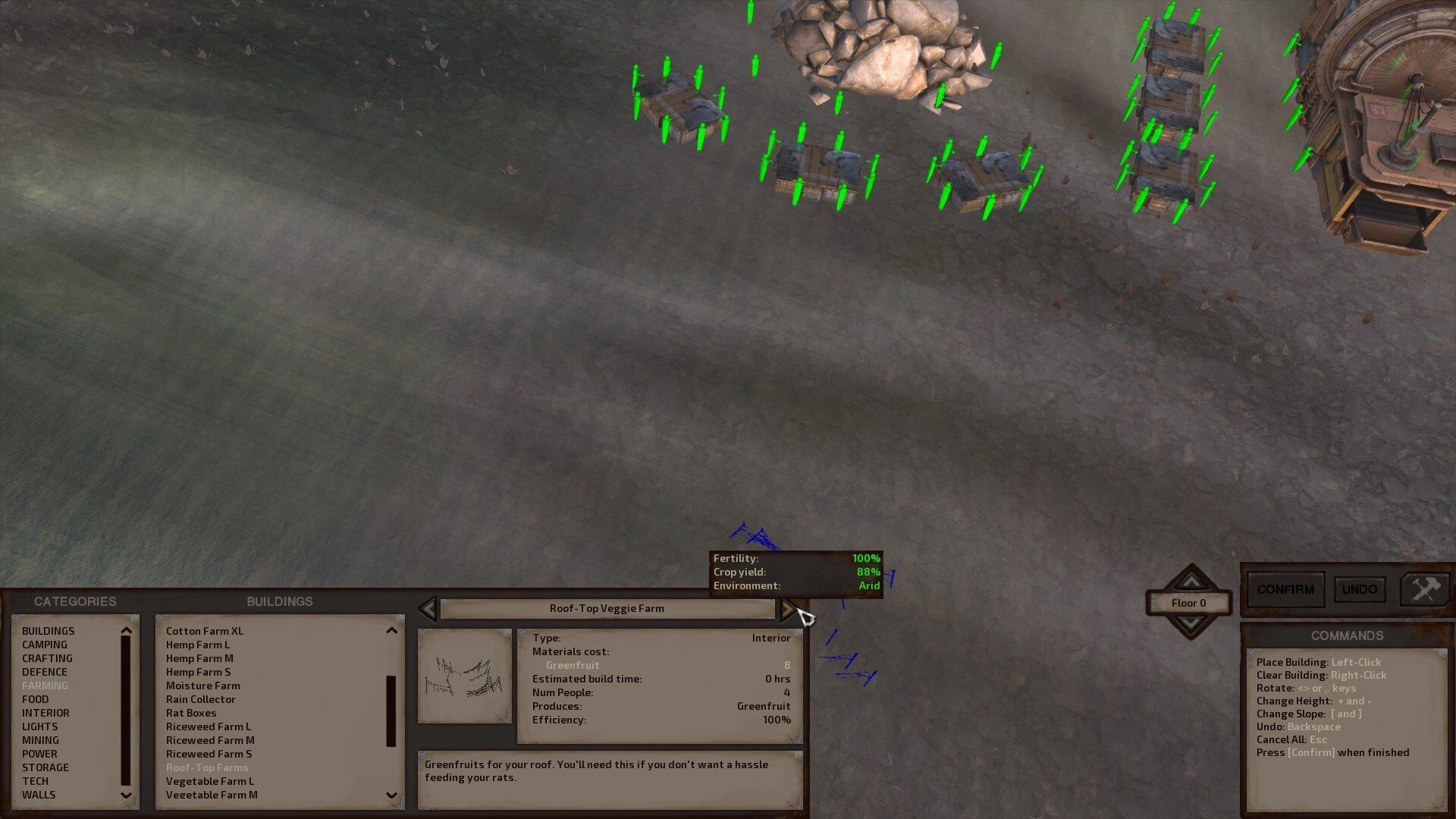This screenshot has width=1456, height=819.
Task: Select the DEFENCE category
Action: click(x=45, y=672)
